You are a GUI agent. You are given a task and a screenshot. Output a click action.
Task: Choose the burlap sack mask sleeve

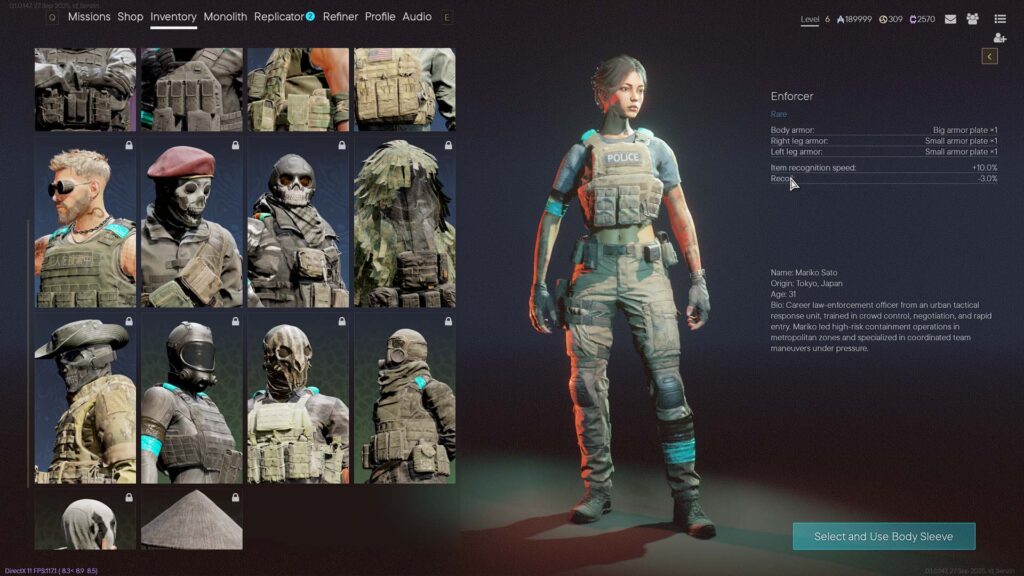(x=297, y=399)
